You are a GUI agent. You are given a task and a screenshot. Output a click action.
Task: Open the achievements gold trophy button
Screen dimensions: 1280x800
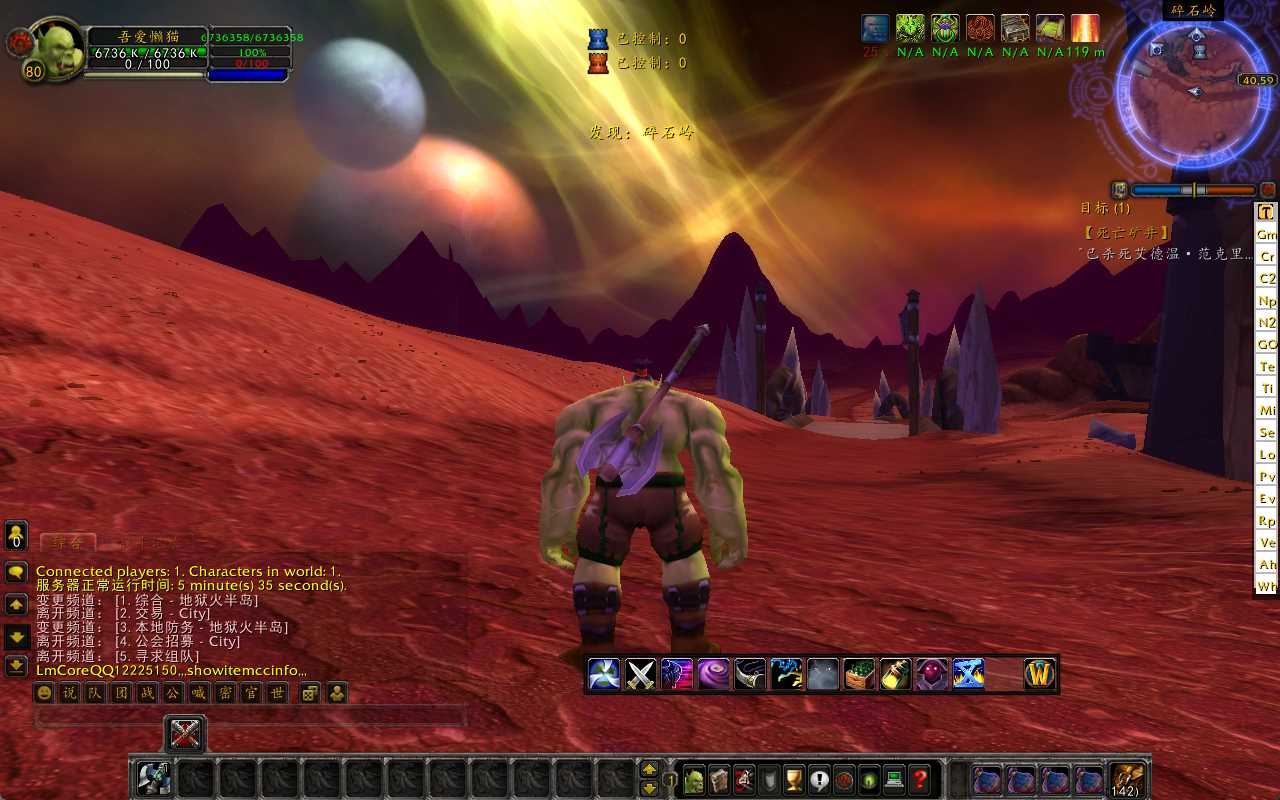coord(794,780)
